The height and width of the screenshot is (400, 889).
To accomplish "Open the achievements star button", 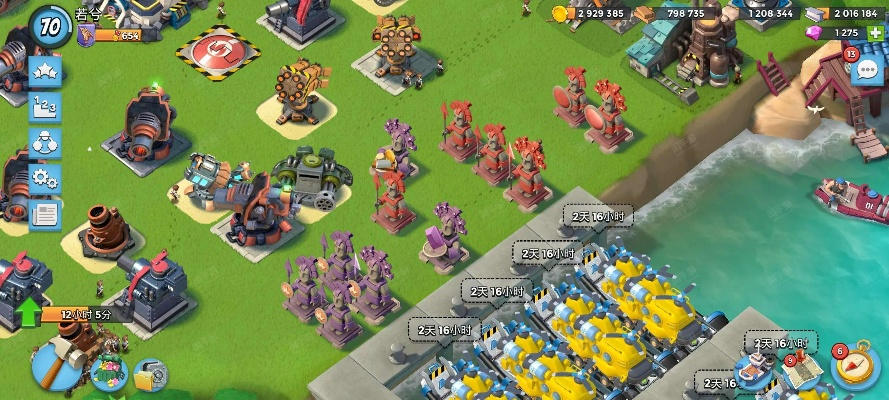I will tap(45, 72).
